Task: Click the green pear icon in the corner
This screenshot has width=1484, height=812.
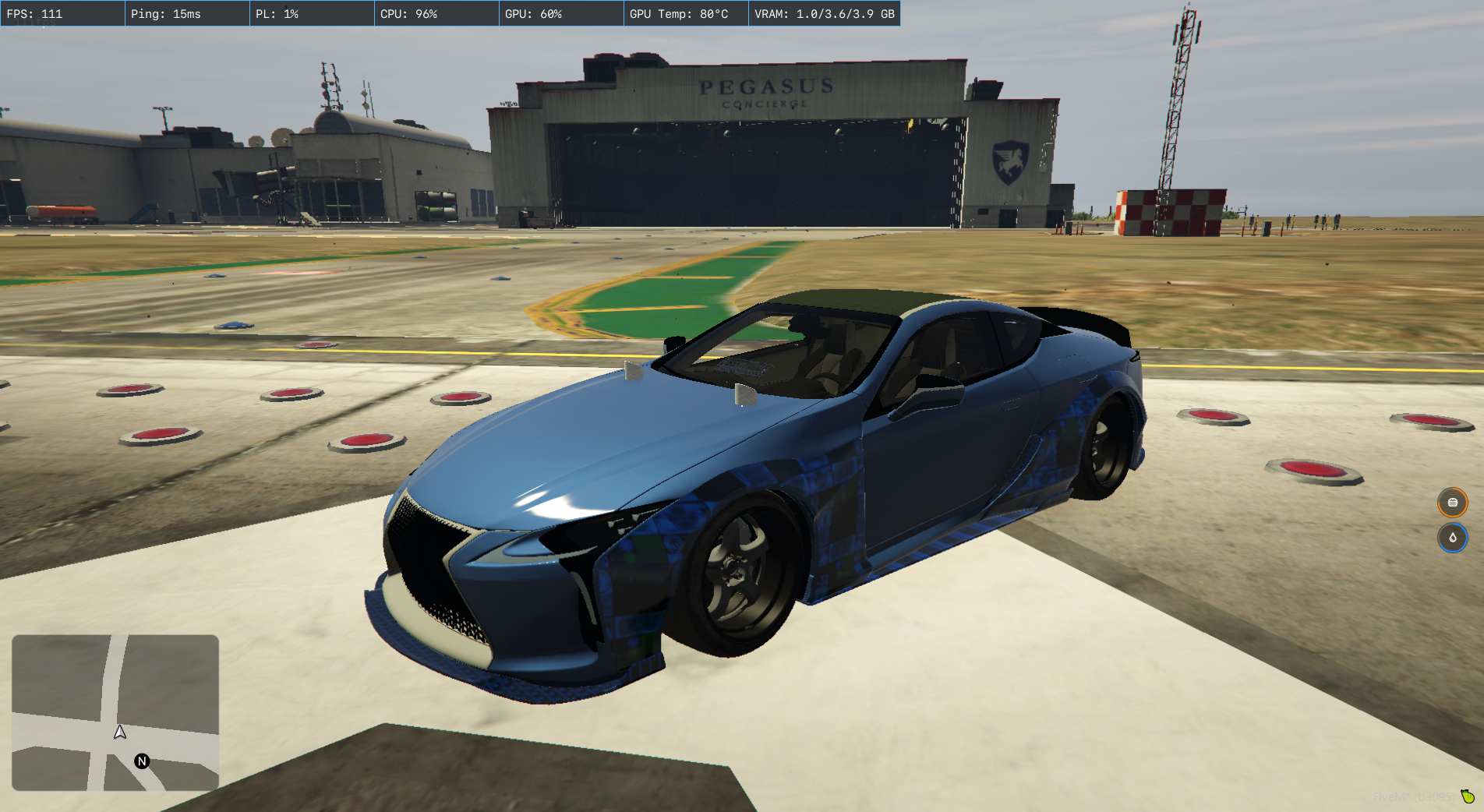Action: click(1468, 796)
